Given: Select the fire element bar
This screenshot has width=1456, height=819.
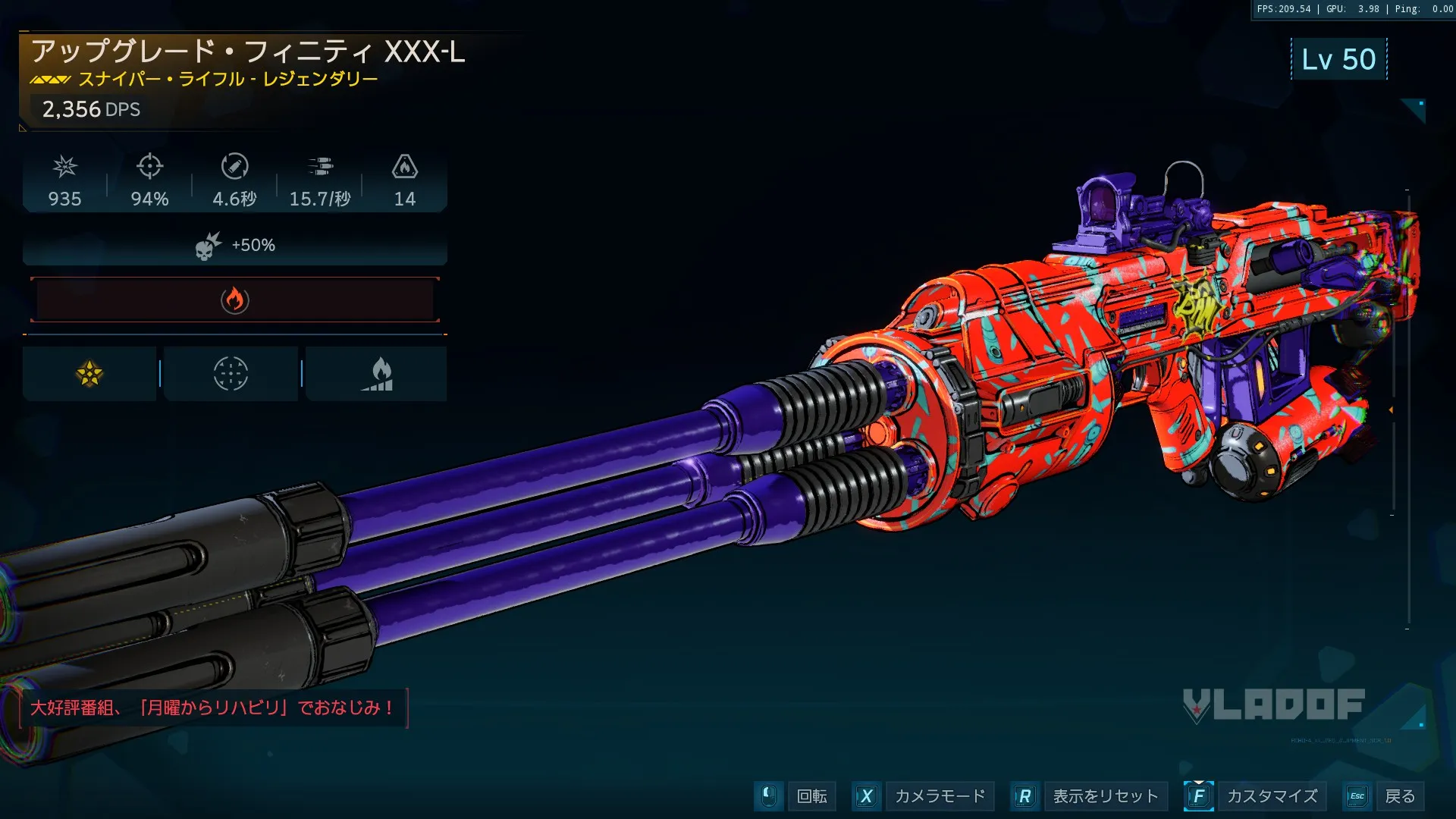Looking at the screenshot, I should tap(235, 300).
